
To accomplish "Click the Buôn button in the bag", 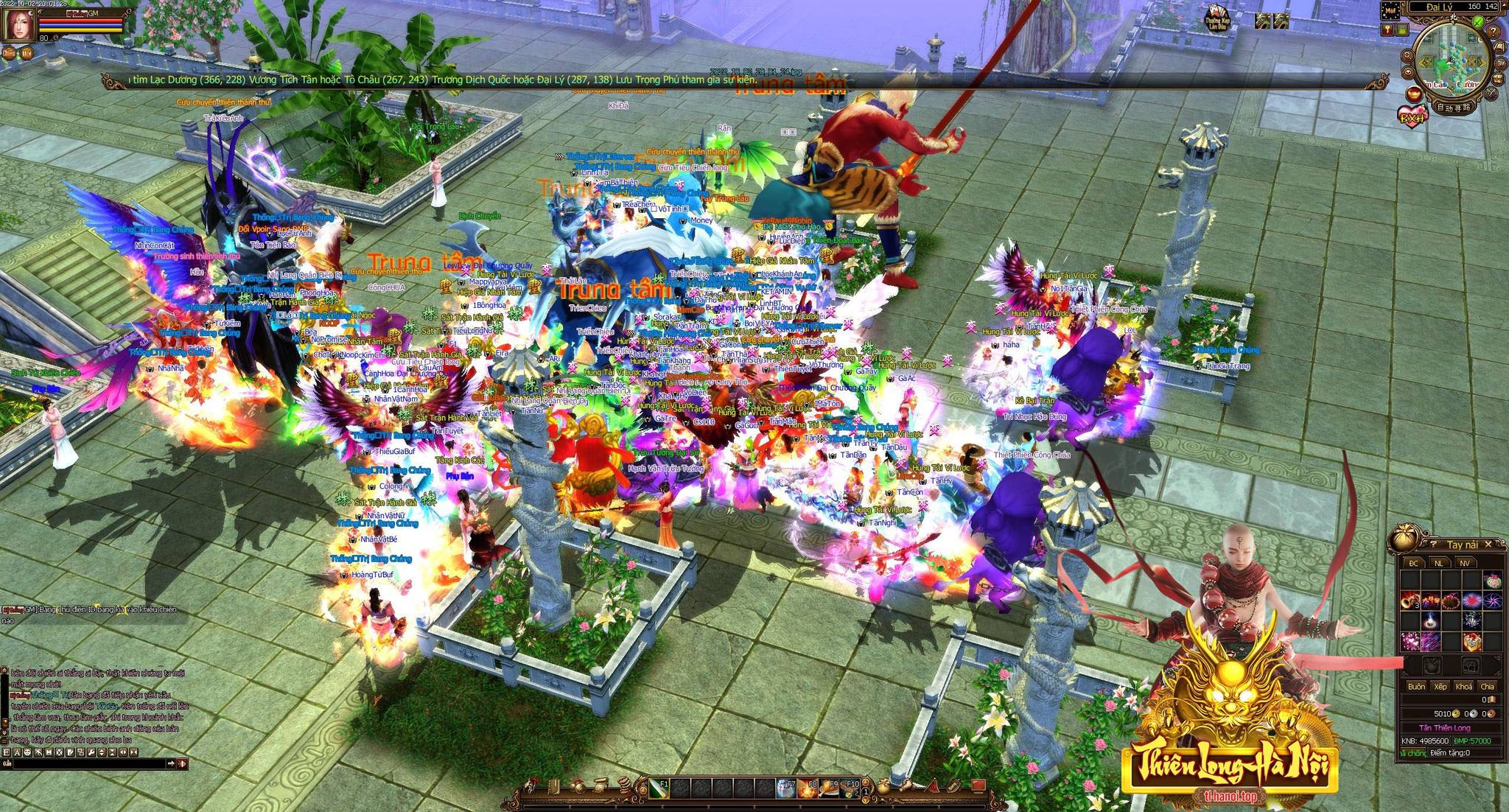I will click(1416, 686).
